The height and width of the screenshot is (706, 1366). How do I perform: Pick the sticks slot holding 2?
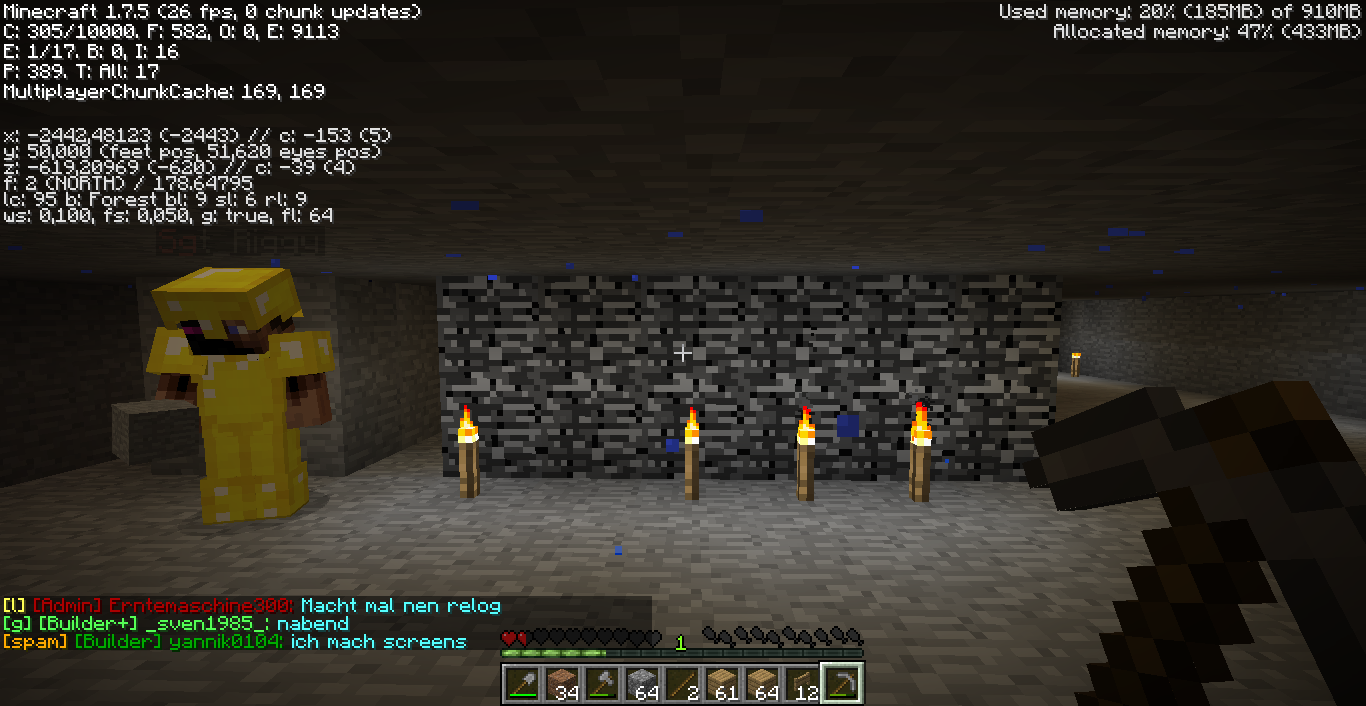pos(682,684)
